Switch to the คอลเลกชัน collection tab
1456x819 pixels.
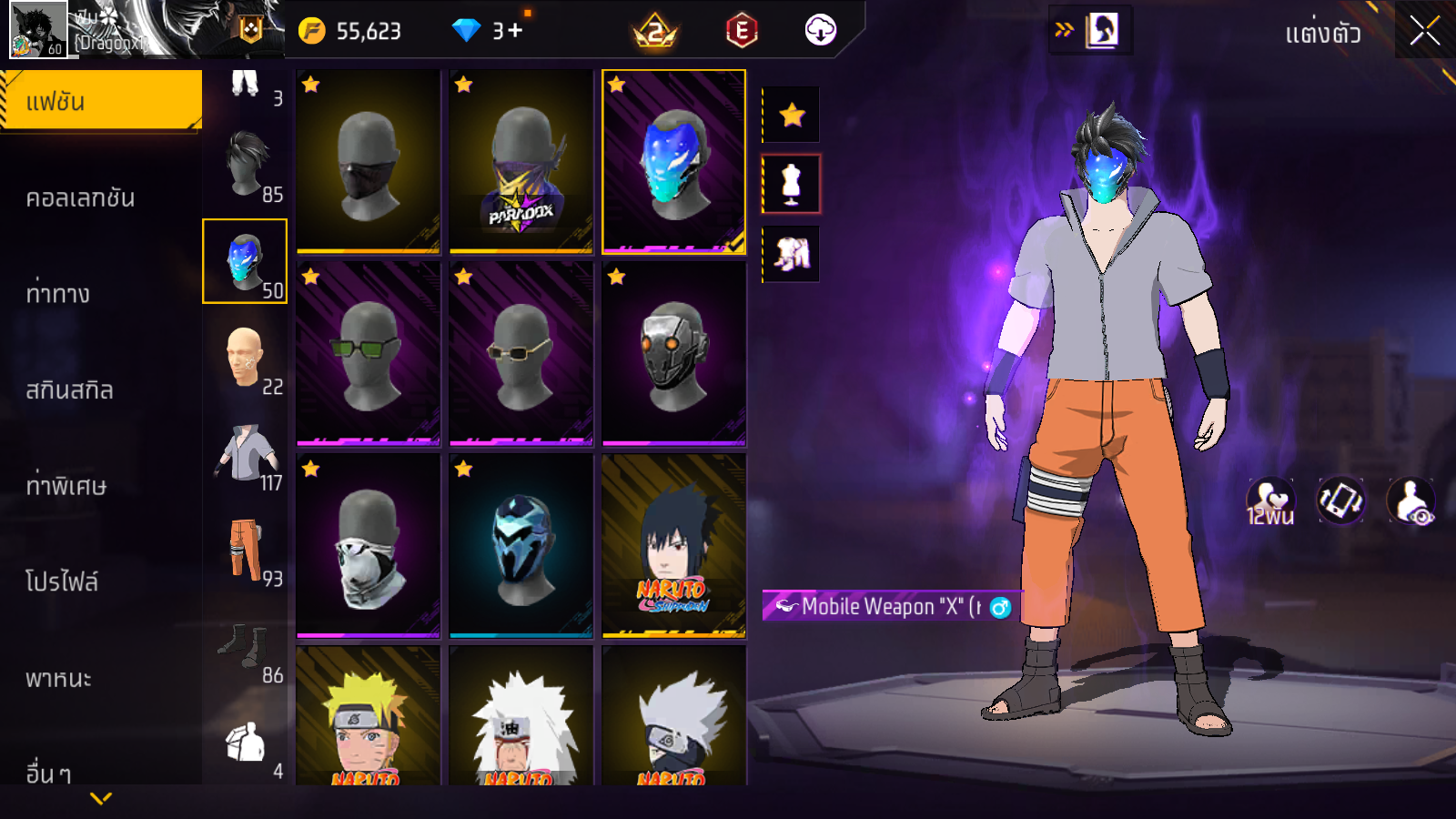(x=81, y=197)
